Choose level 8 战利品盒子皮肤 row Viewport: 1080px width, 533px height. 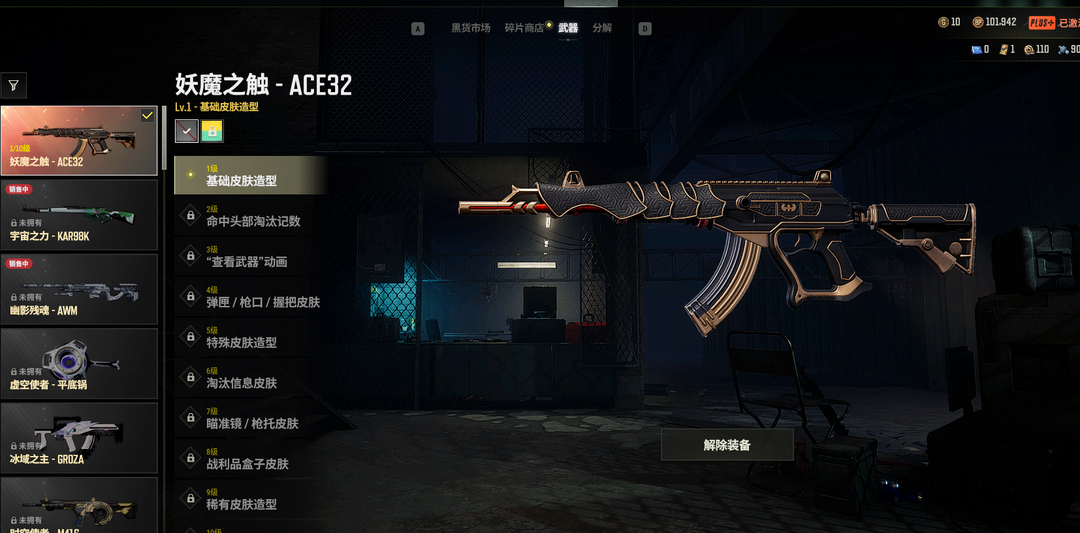250,459
